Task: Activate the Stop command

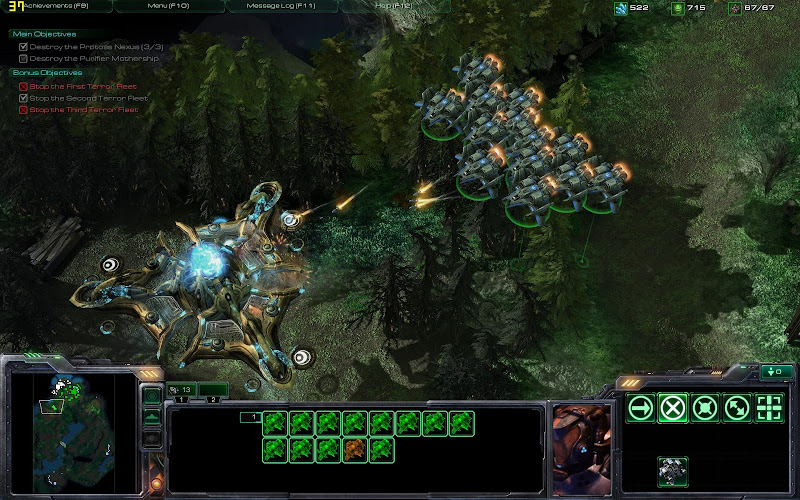Action: (673, 407)
